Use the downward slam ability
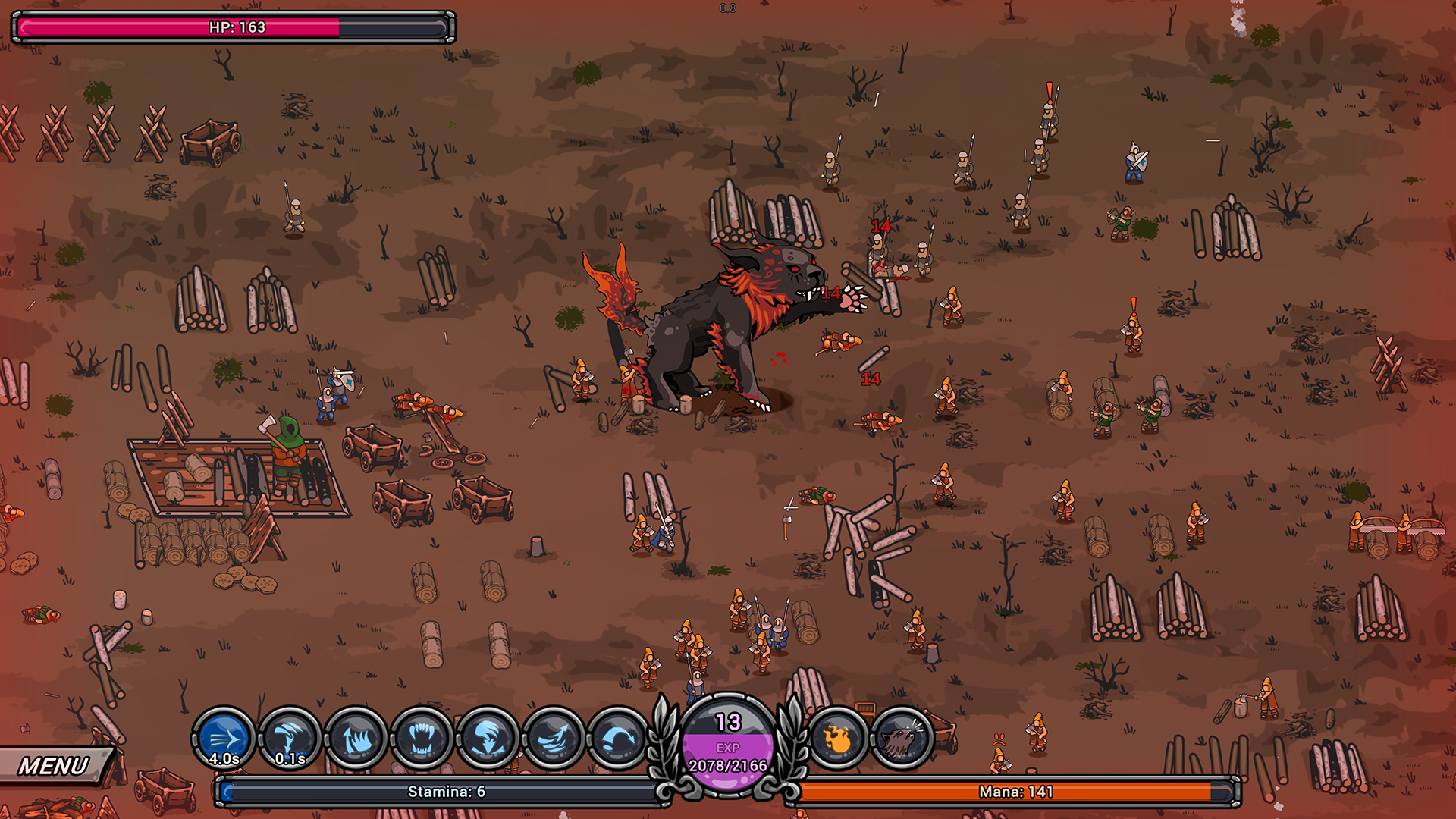The image size is (1456, 819). coord(488,739)
